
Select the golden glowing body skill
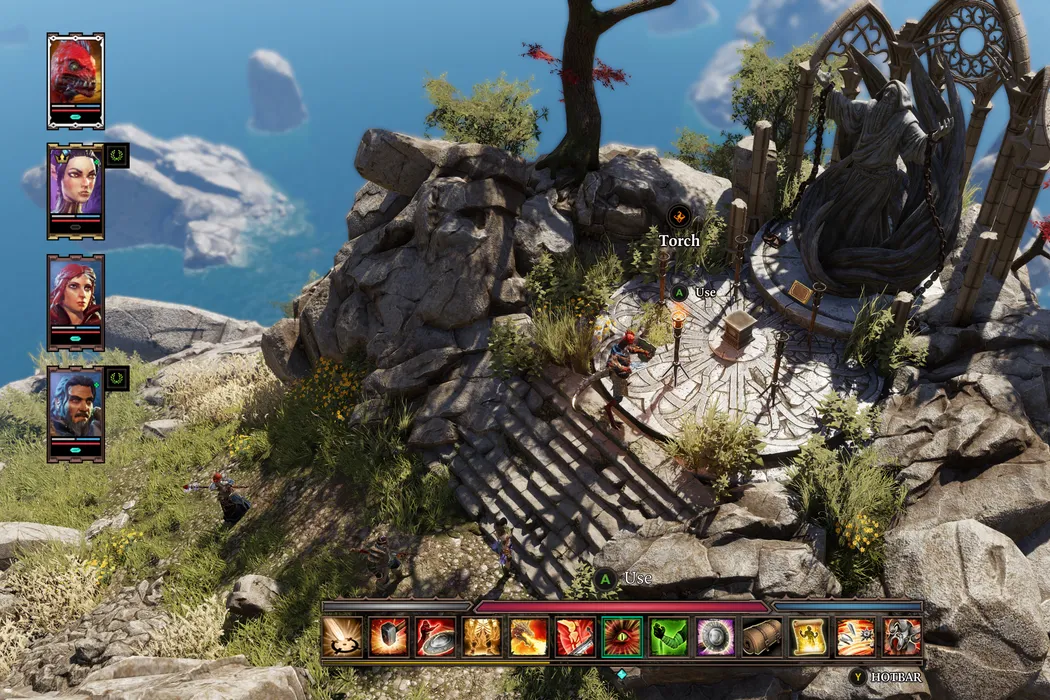[x=482, y=637]
